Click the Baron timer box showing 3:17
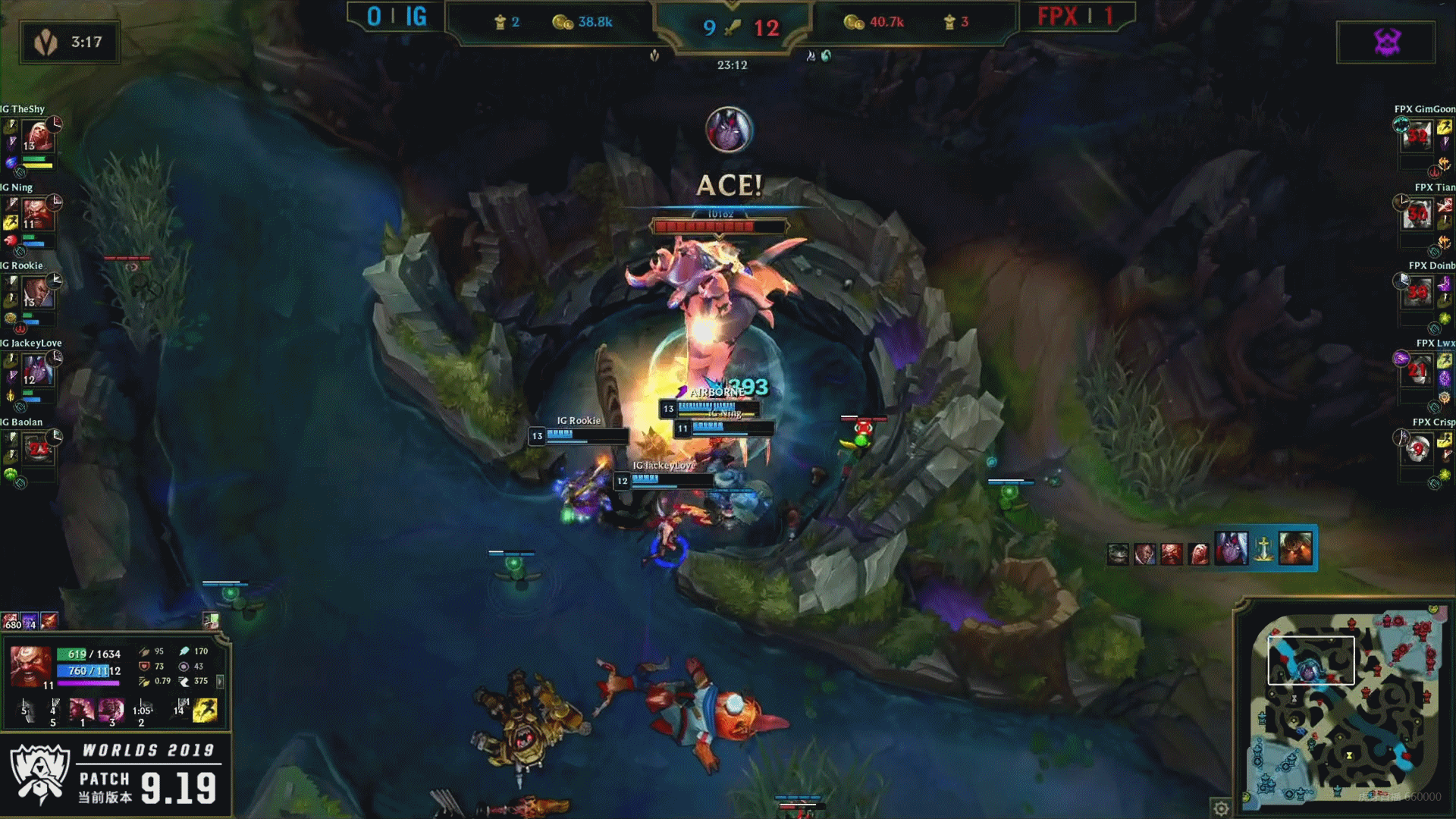Viewport: 1456px width, 819px height. [70, 42]
